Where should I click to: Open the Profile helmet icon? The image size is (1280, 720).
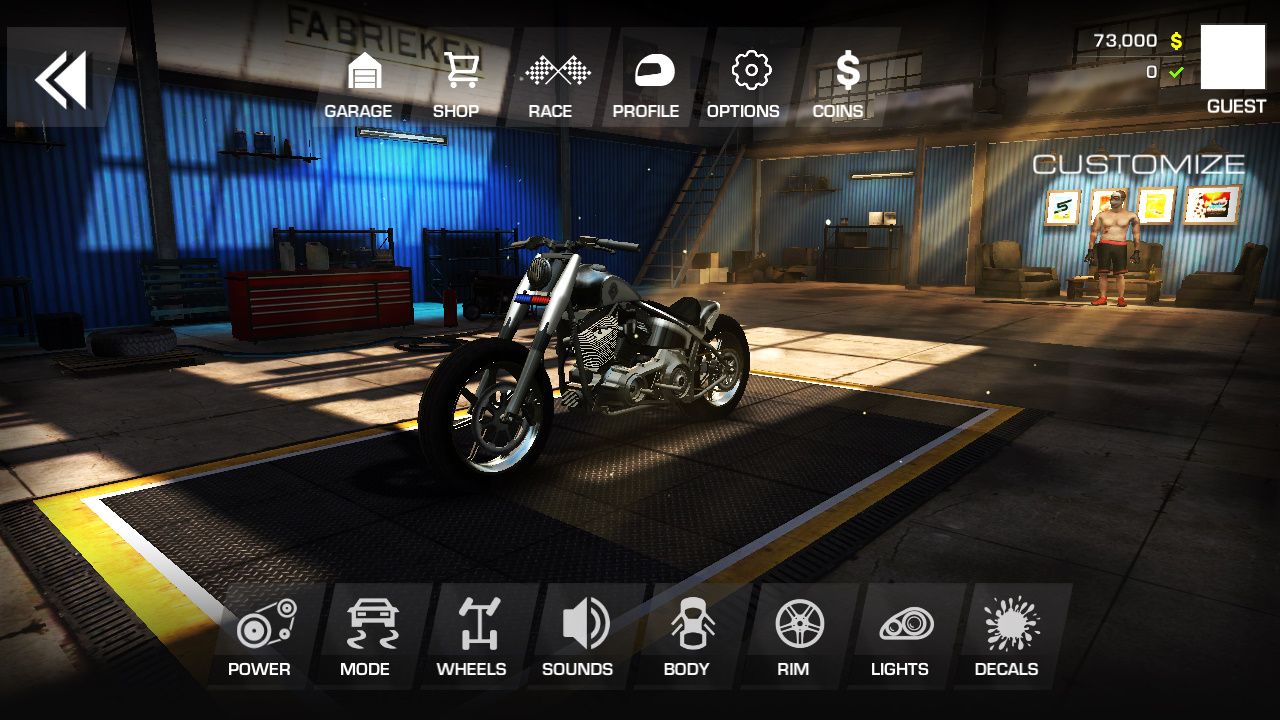pyautogui.click(x=648, y=71)
